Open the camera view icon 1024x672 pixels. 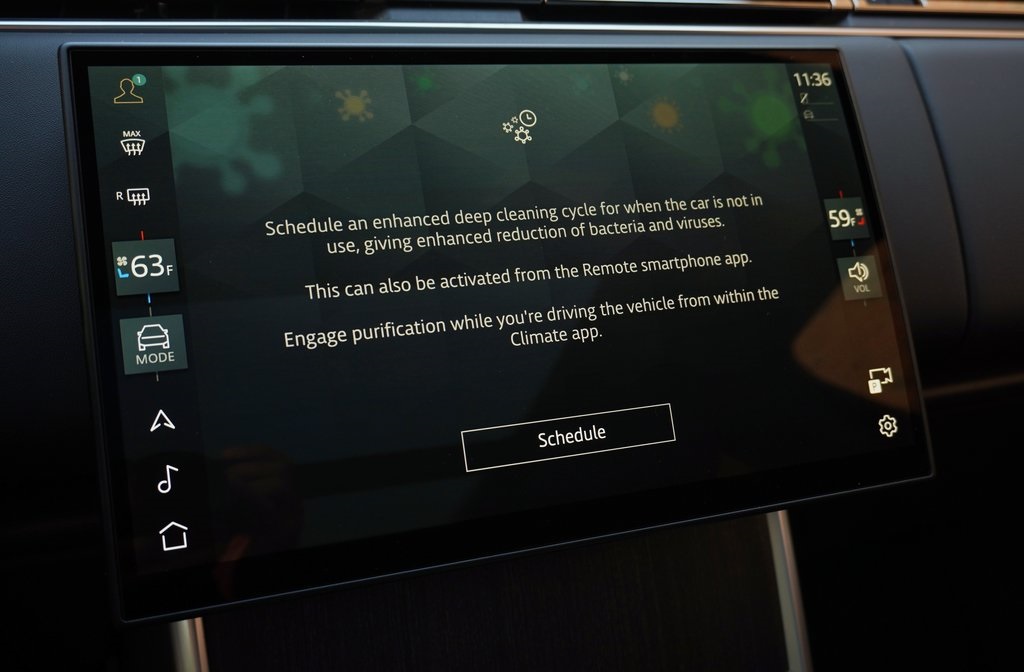coord(880,380)
